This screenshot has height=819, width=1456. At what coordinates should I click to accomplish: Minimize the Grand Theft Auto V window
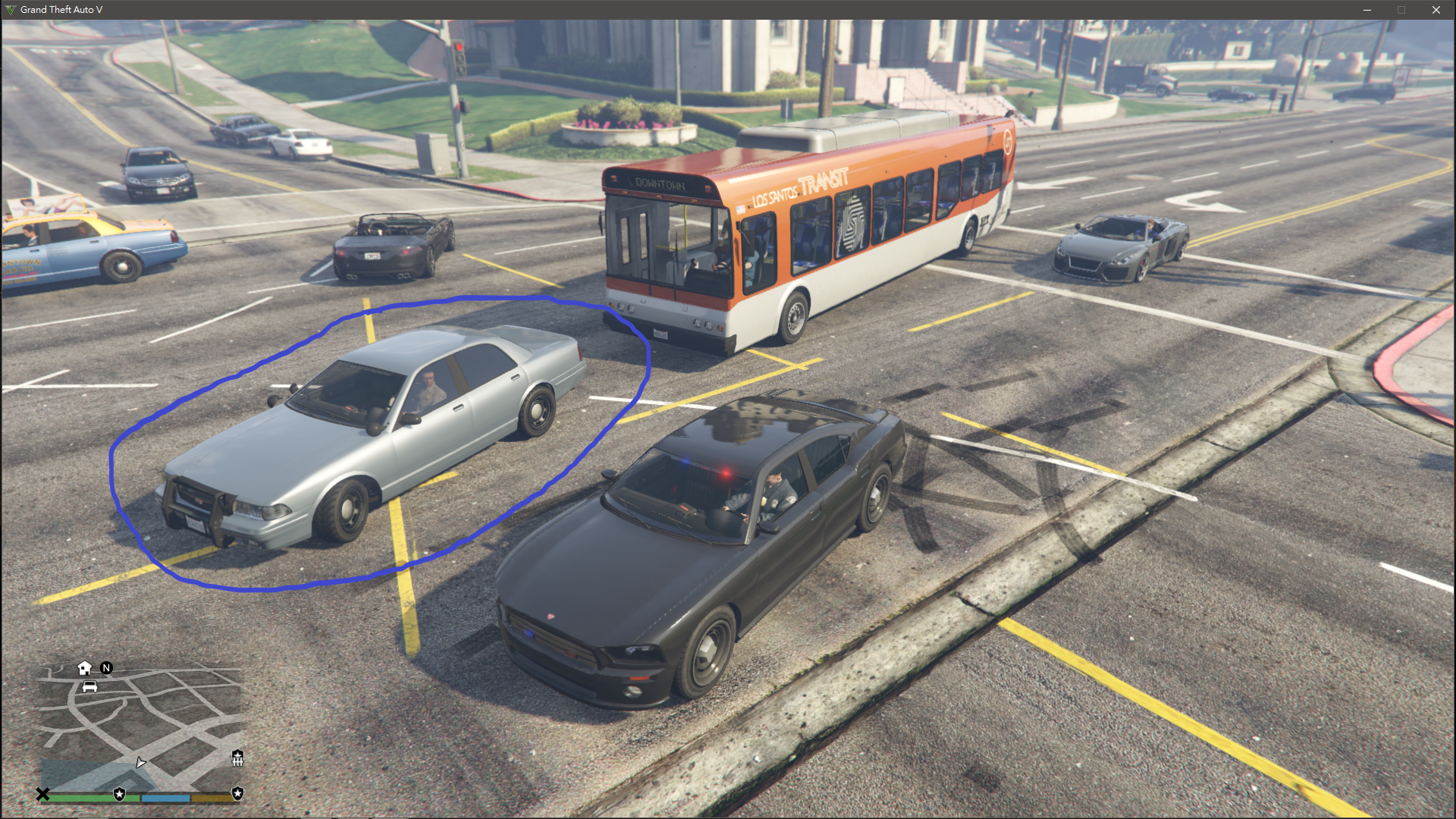pos(1367,10)
